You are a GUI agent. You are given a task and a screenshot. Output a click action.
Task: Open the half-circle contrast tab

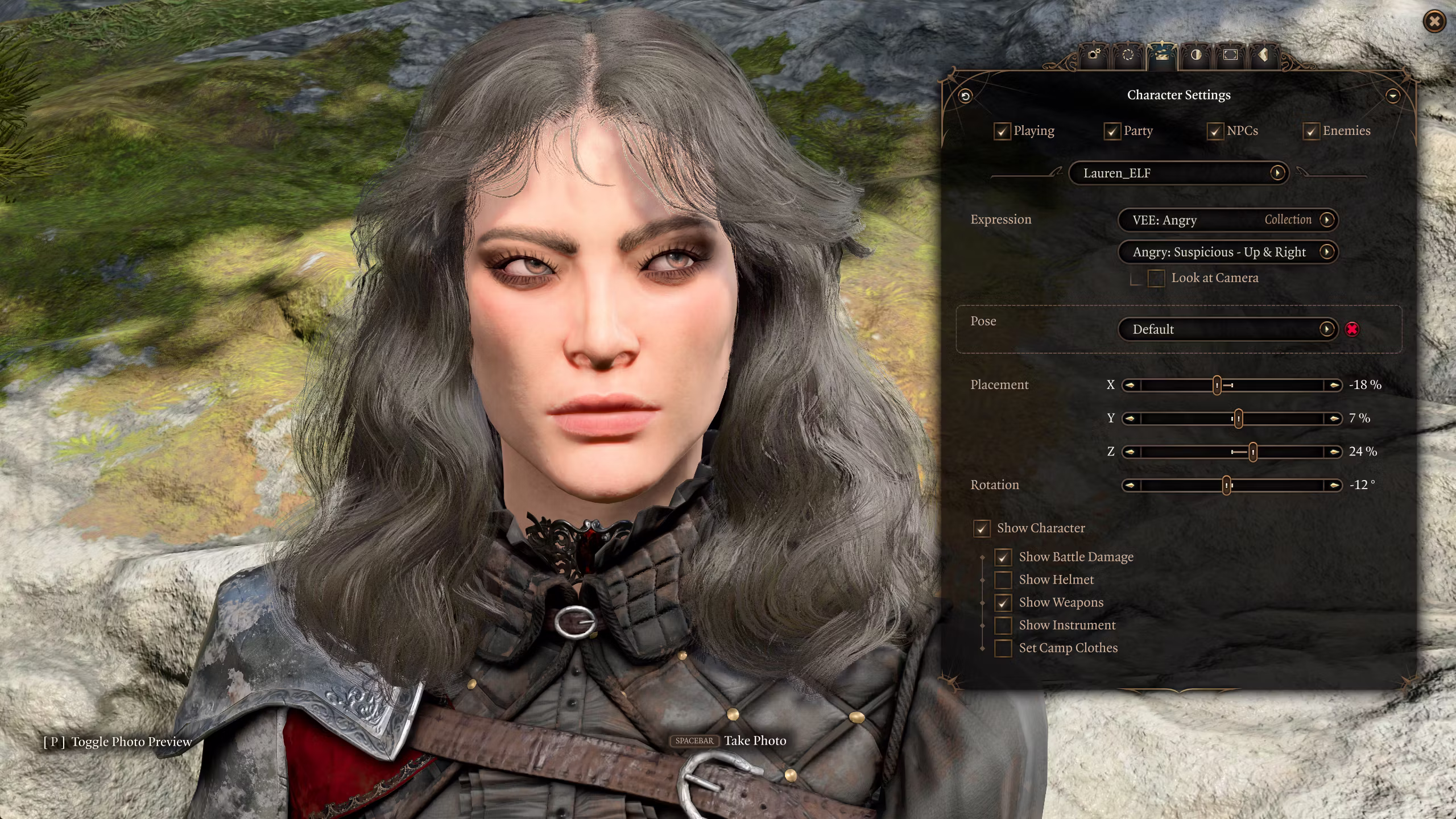pyautogui.click(x=1196, y=55)
